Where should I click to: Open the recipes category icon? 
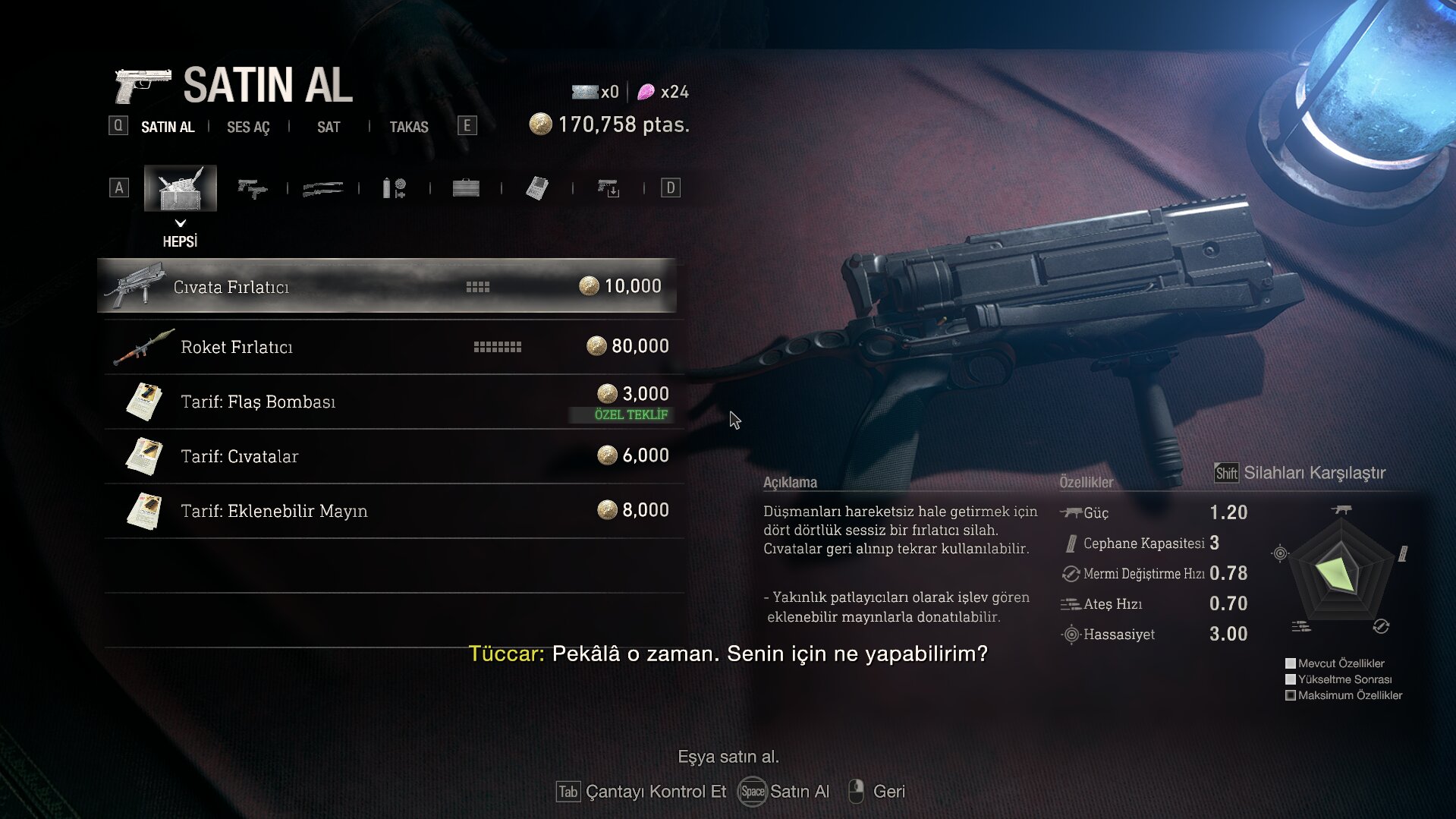tap(539, 187)
